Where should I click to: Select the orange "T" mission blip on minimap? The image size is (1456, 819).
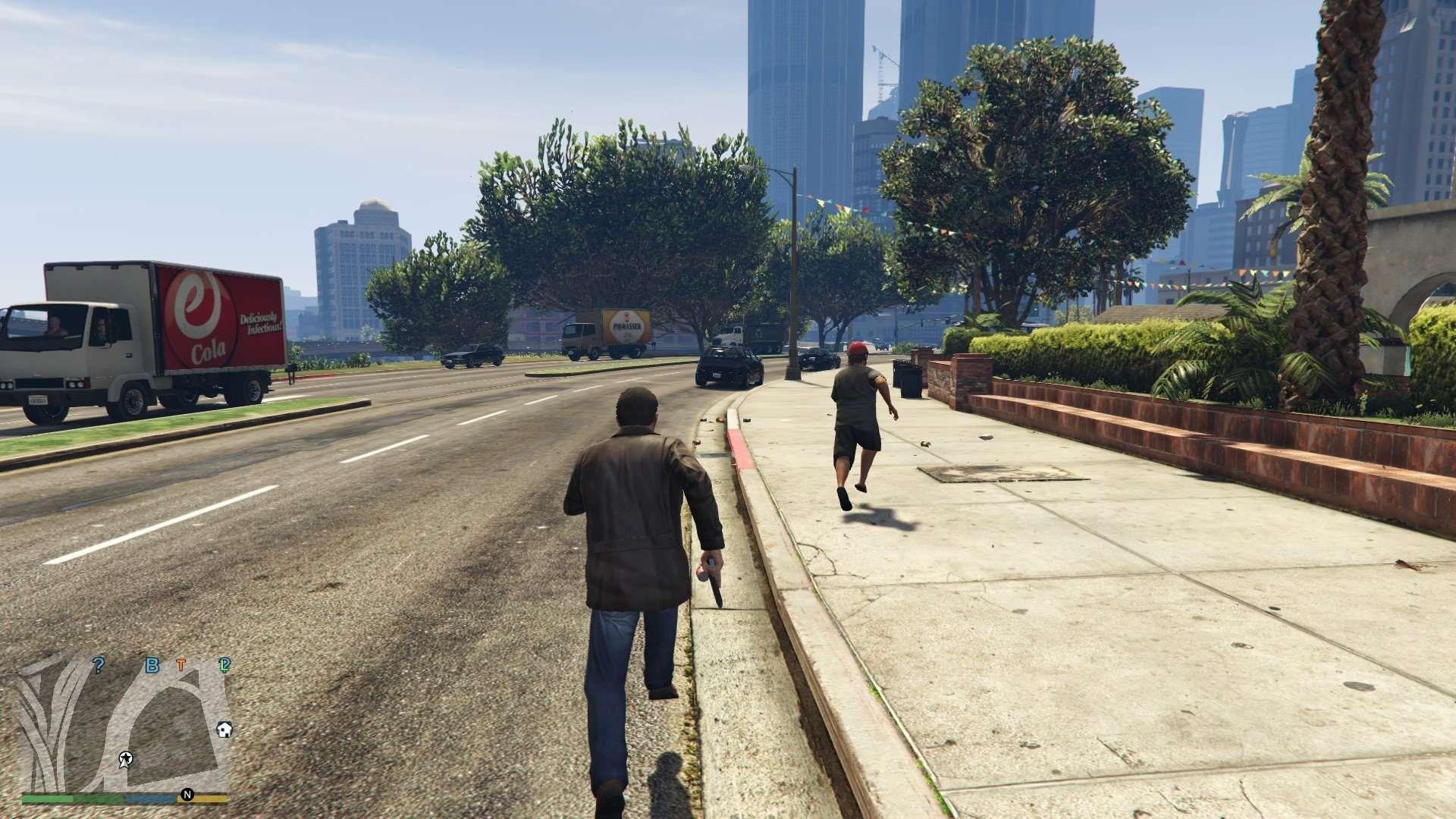click(180, 663)
